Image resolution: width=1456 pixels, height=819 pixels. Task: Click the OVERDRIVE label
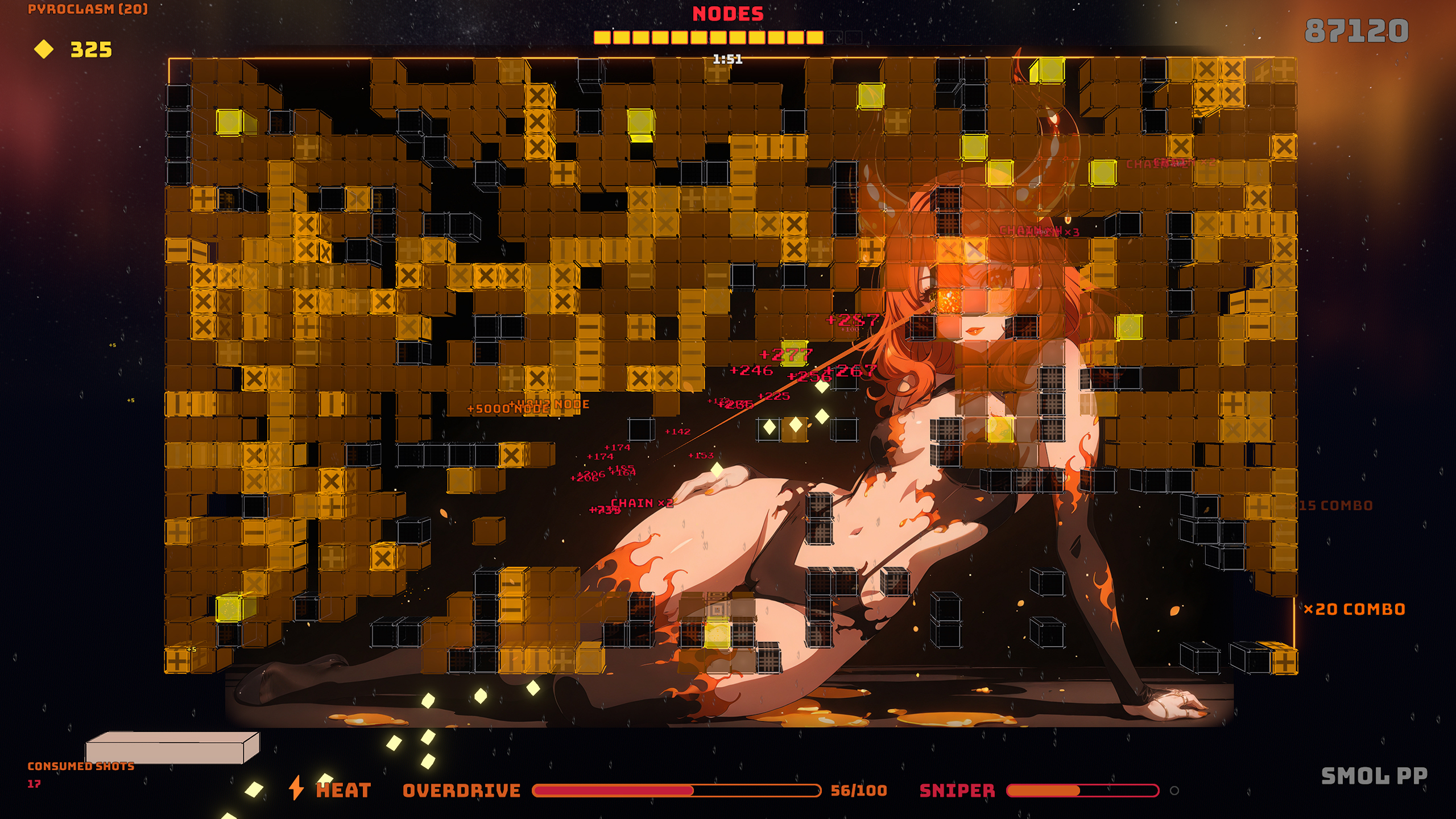pyautogui.click(x=461, y=788)
